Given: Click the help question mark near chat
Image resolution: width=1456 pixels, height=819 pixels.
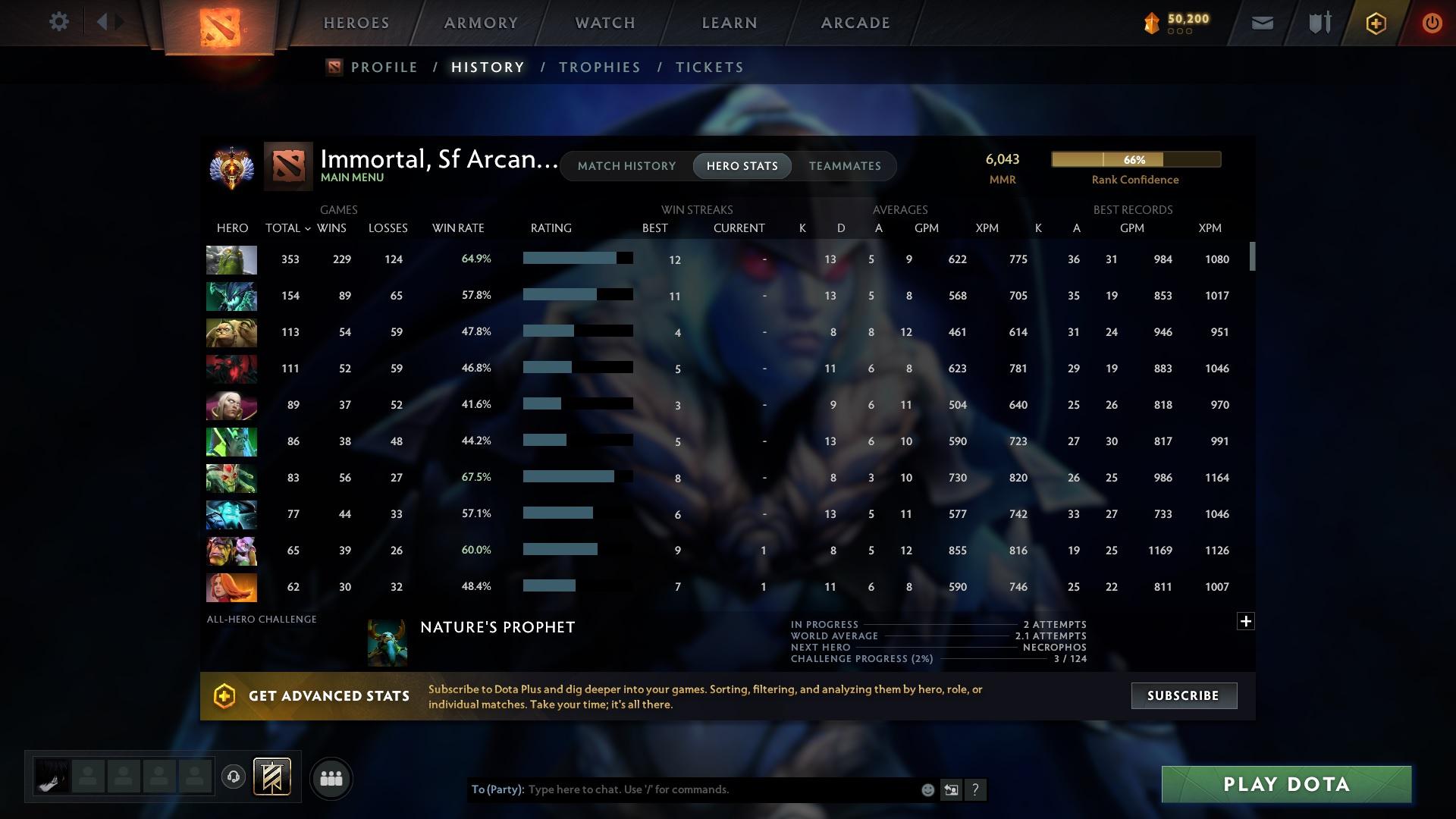Looking at the screenshot, I should 976,789.
